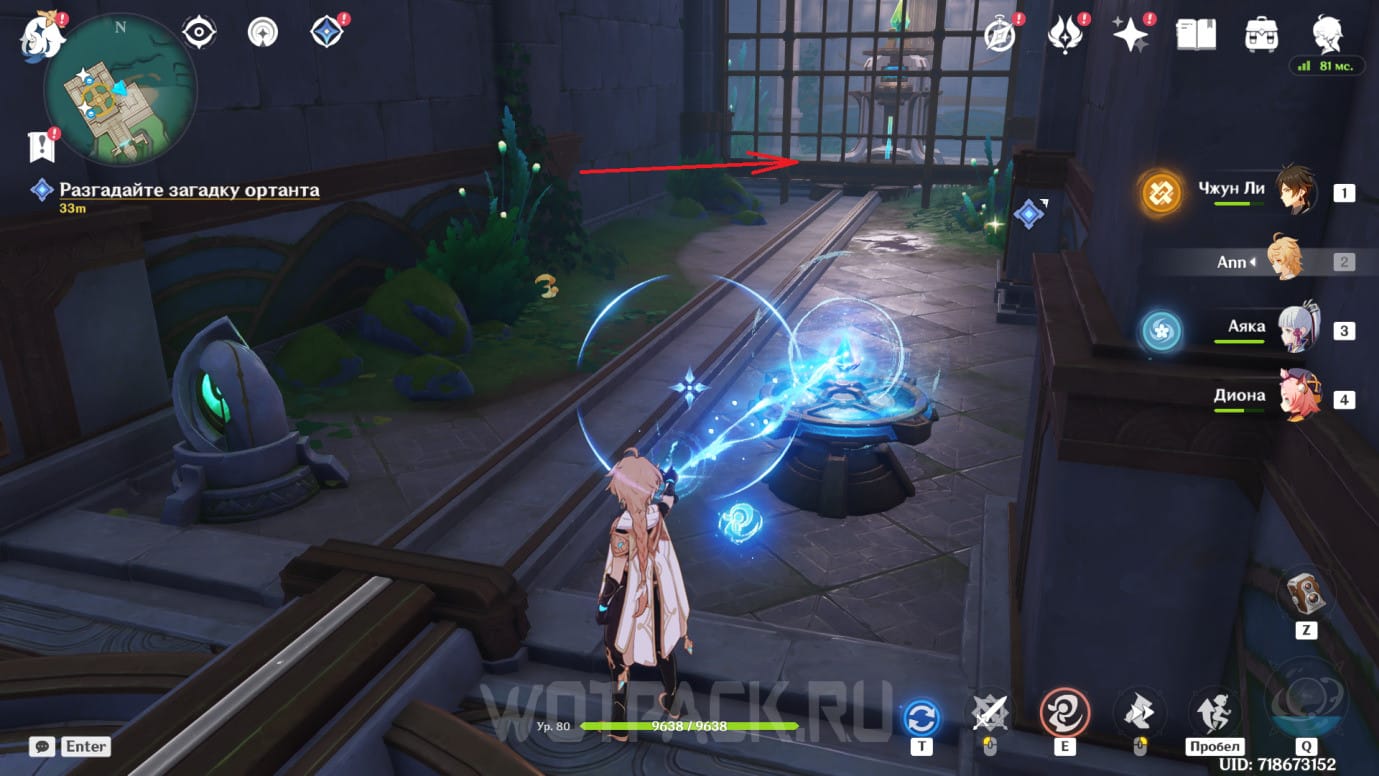The image size is (1379, 776).
Task: Select the 'Разгадайте загадку ортанта' quest tracker
Action: point(189,190)
